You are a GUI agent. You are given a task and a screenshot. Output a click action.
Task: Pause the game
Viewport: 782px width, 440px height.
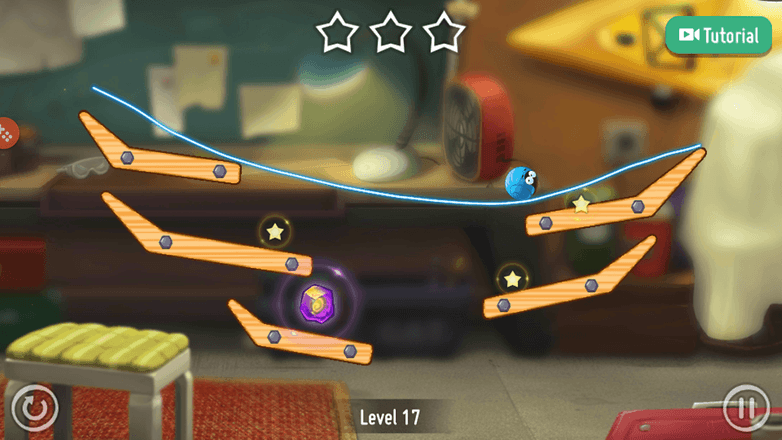tap(745, 407)
